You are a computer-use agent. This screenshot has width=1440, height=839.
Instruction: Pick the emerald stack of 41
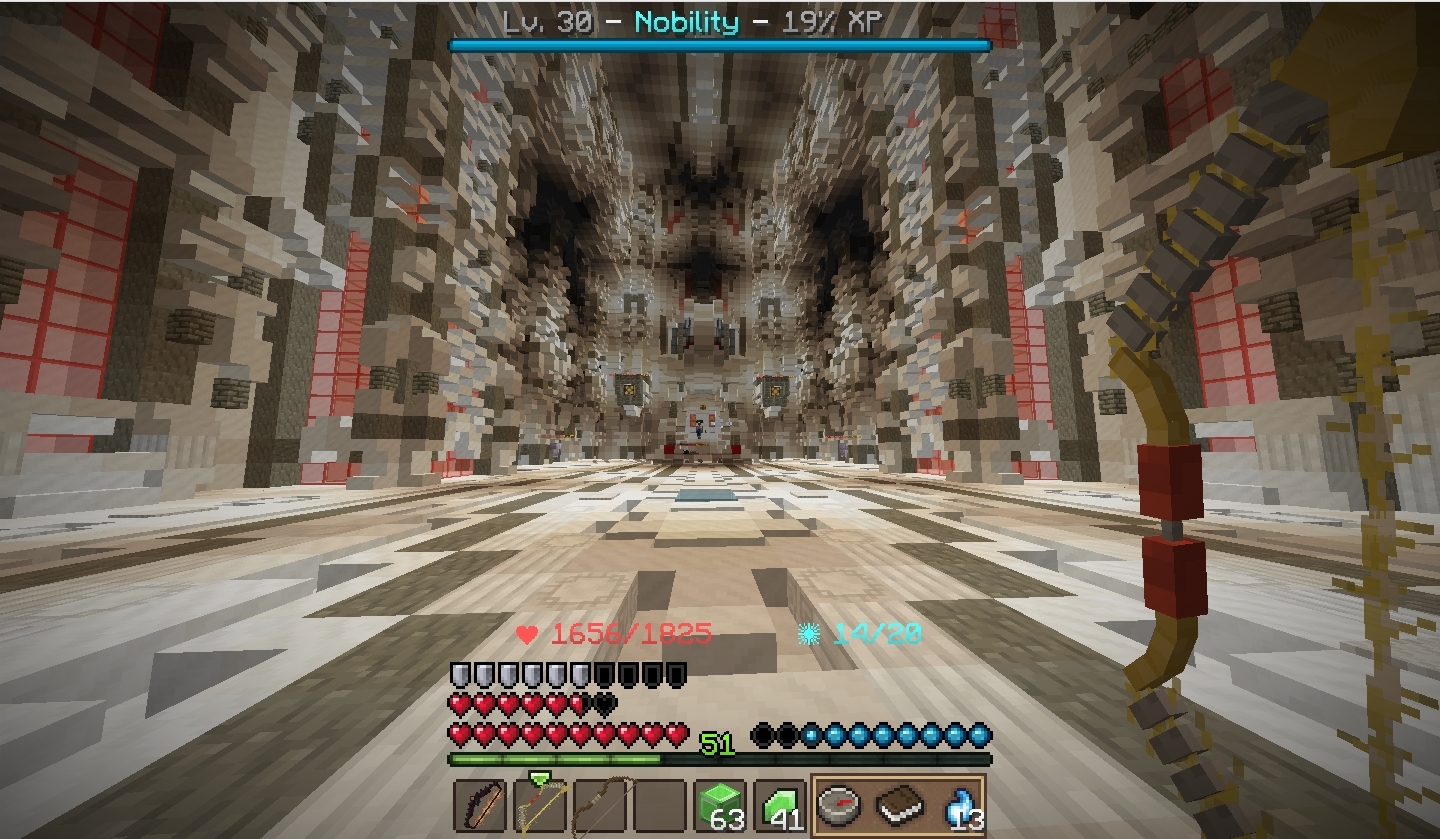(x=780, y=805)
